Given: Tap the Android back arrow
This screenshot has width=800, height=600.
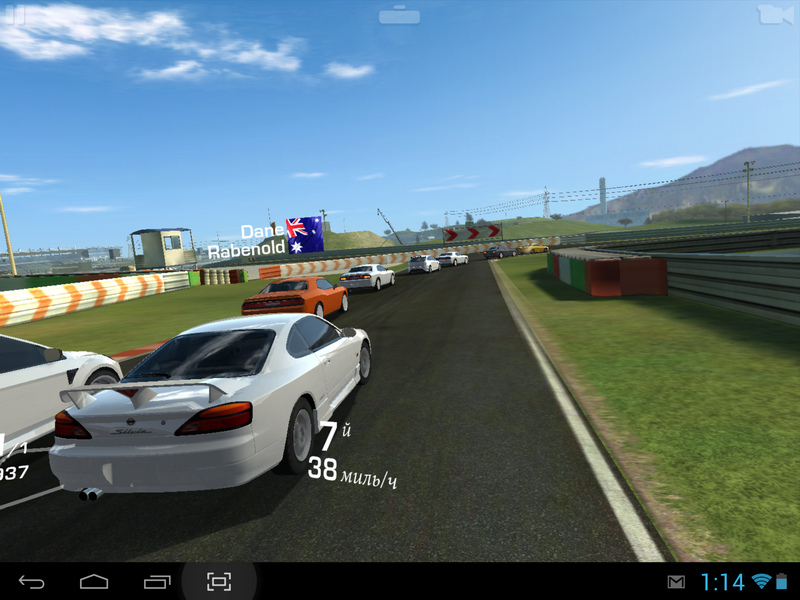Looking at the screenshot, I should click(x=32, y=581).
